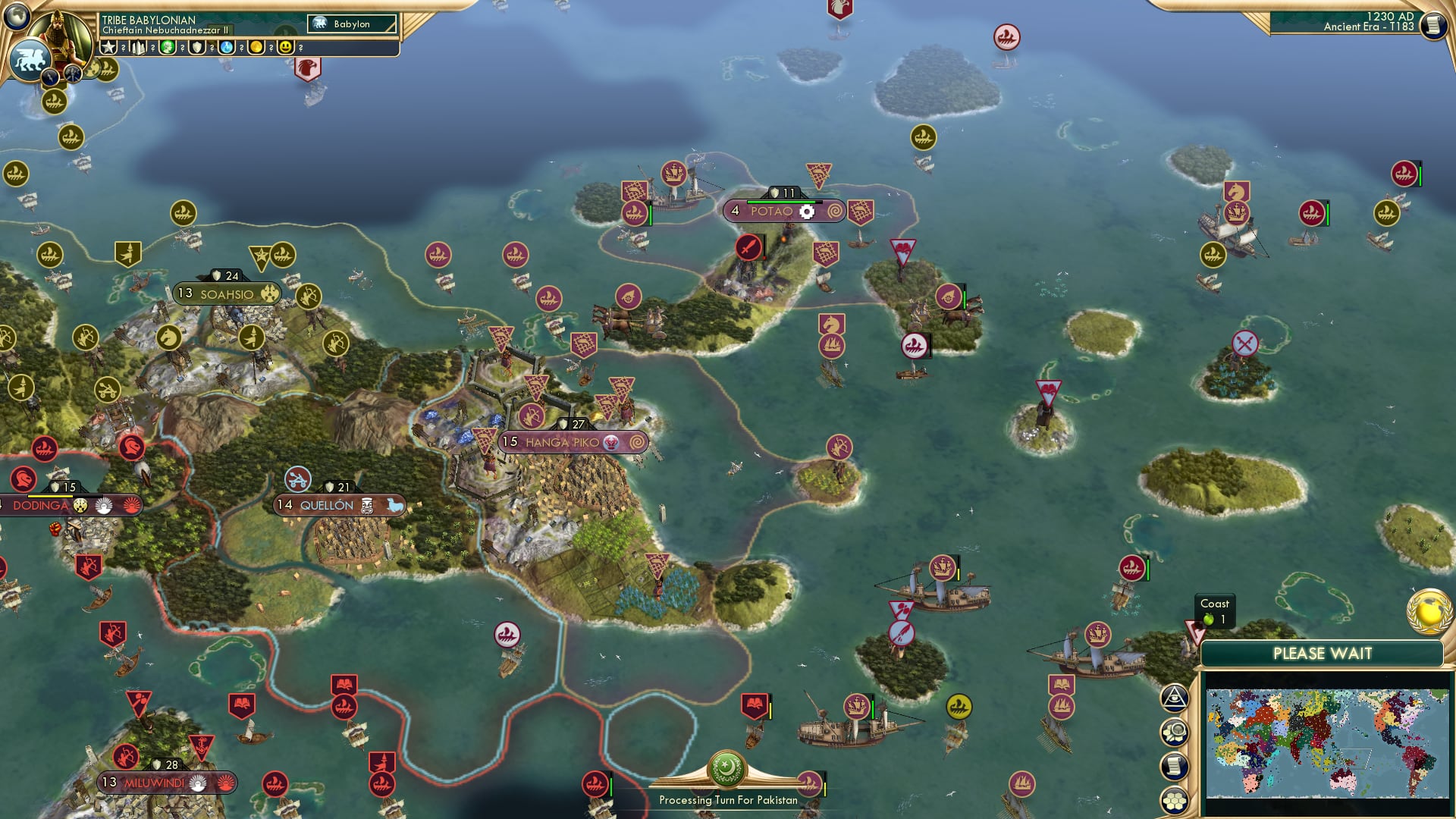
Task: Toggle the eye overlay view button
Action: point(1174,700)
